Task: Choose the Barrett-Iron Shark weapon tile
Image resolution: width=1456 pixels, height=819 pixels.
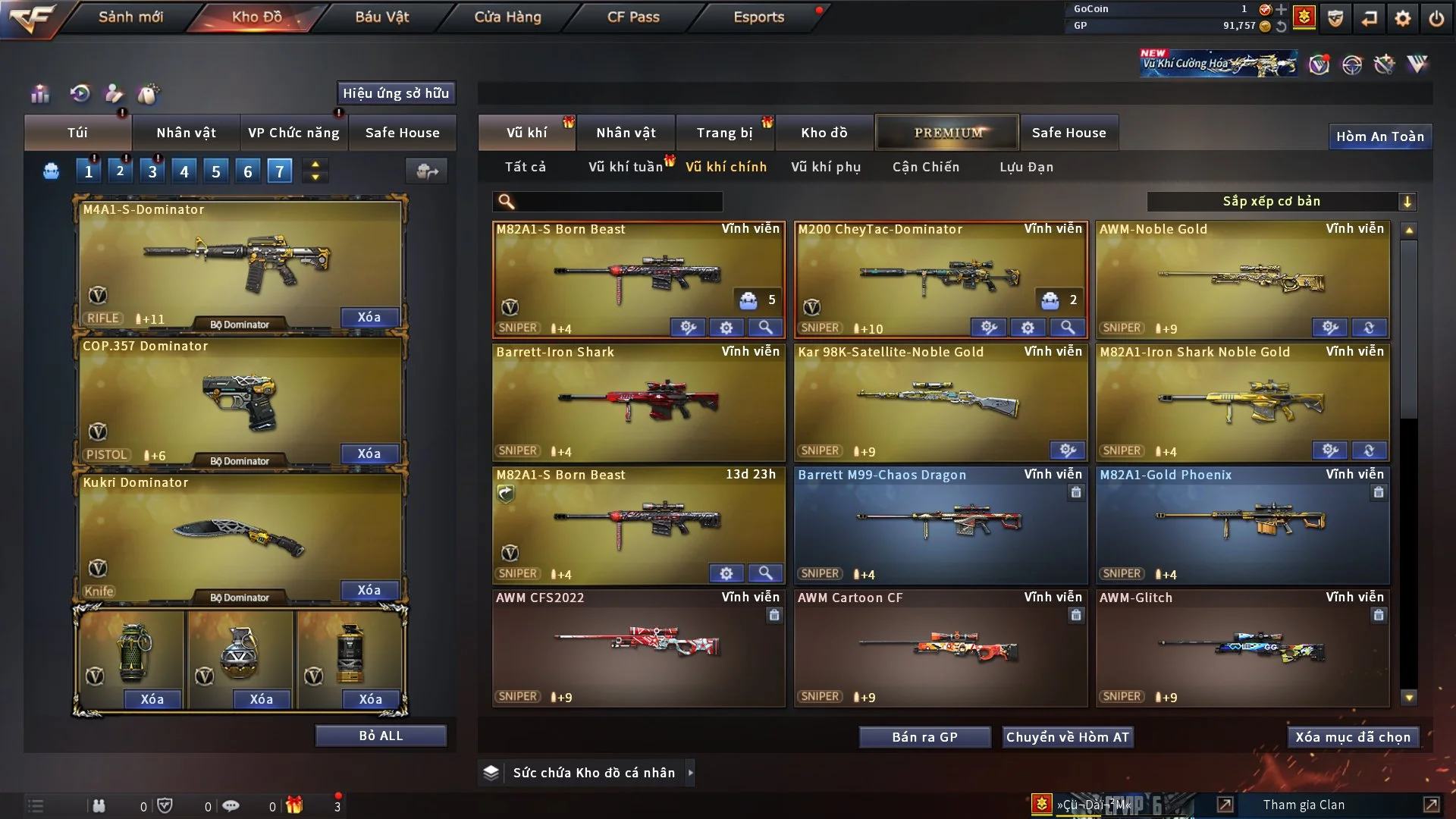Action: coord(638,402)
